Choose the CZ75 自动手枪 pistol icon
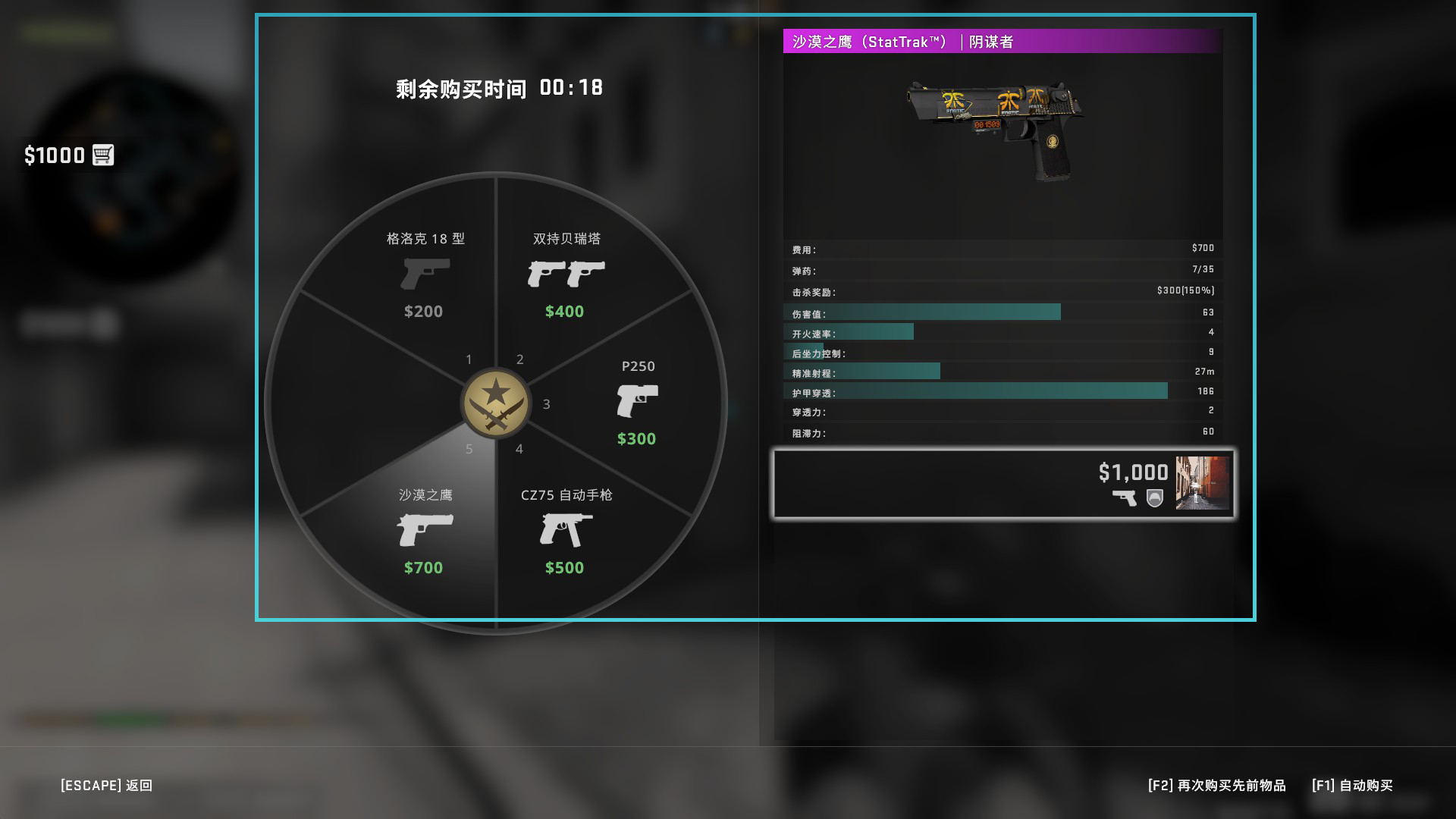The image size is (1456, 819). 565,531
